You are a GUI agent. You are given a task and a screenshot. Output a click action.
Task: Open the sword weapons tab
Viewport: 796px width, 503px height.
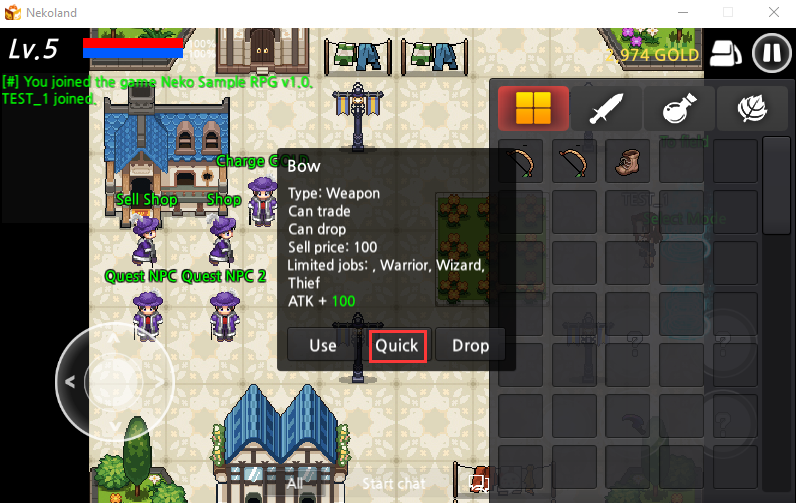pyautogui.click(x=606, y=110)
